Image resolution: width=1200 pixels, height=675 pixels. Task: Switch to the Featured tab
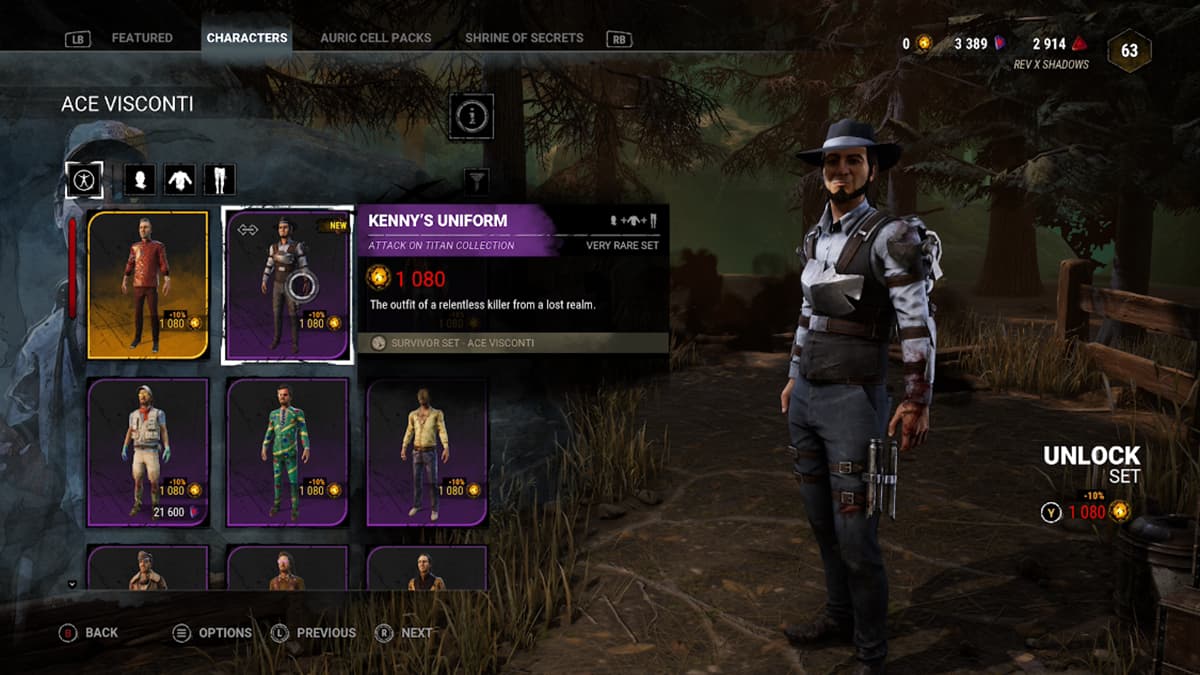(141, 38)
